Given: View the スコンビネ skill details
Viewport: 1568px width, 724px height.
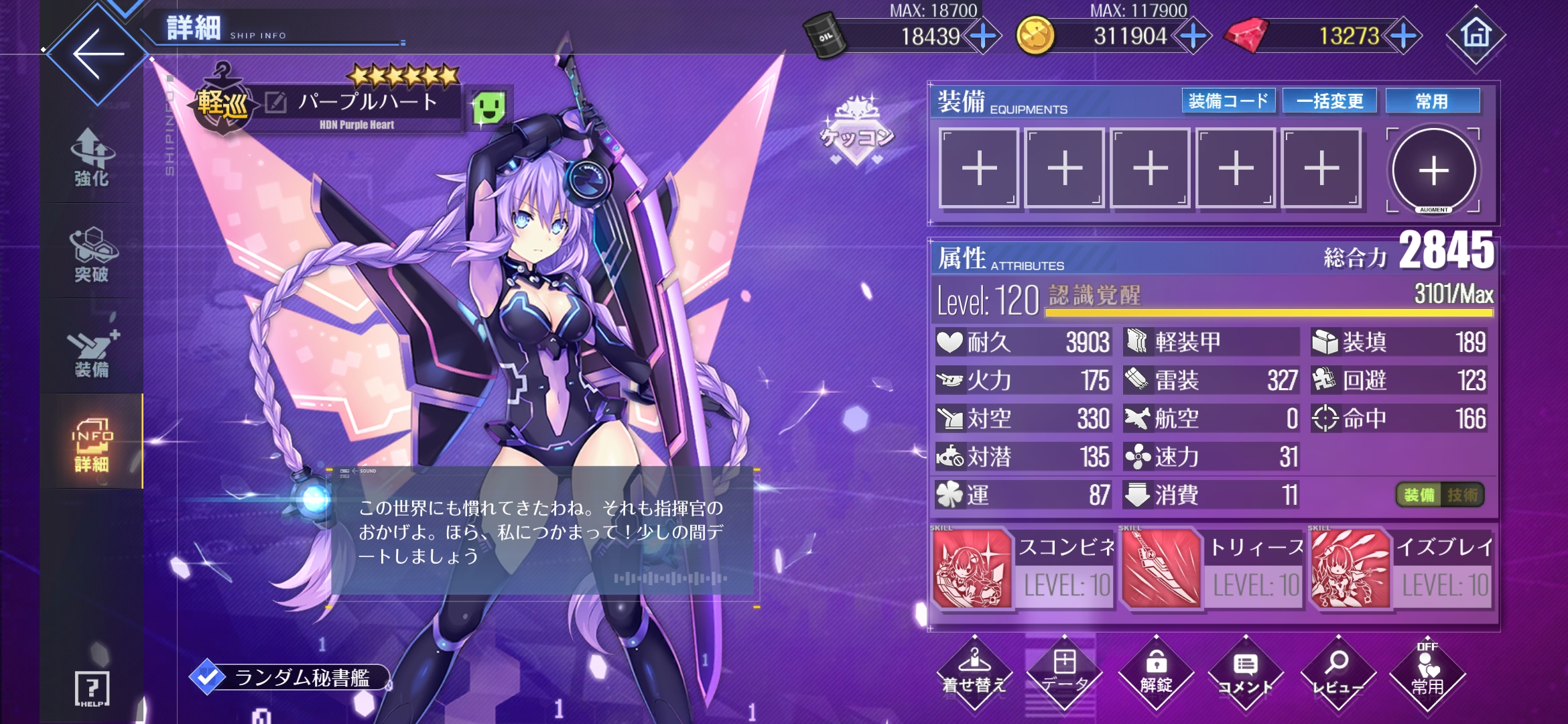Looking at the screenshot, I should pyautogui.click(x=972, y=568).
